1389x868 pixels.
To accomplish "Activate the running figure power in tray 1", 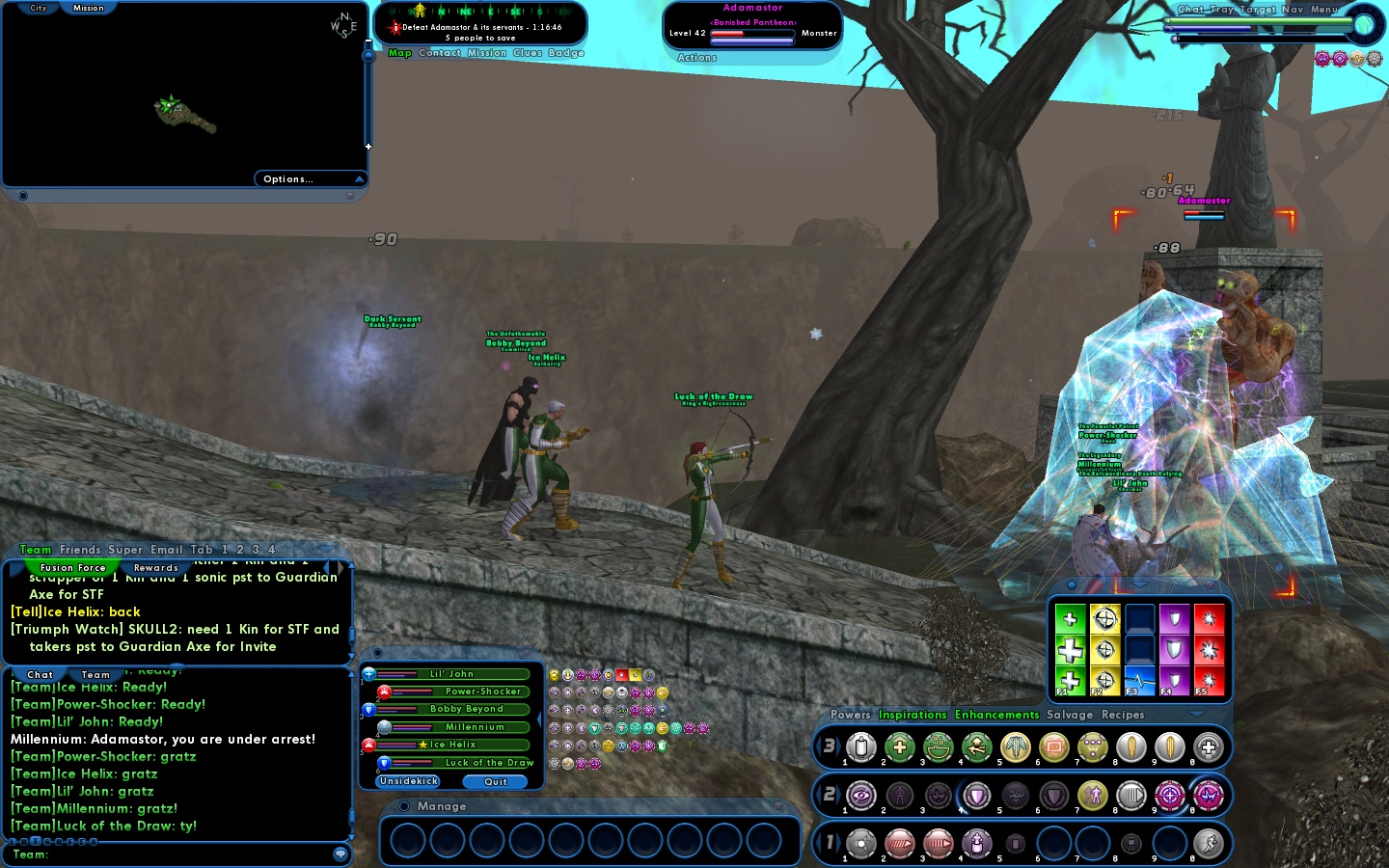I will click(x=1208, y=844).
